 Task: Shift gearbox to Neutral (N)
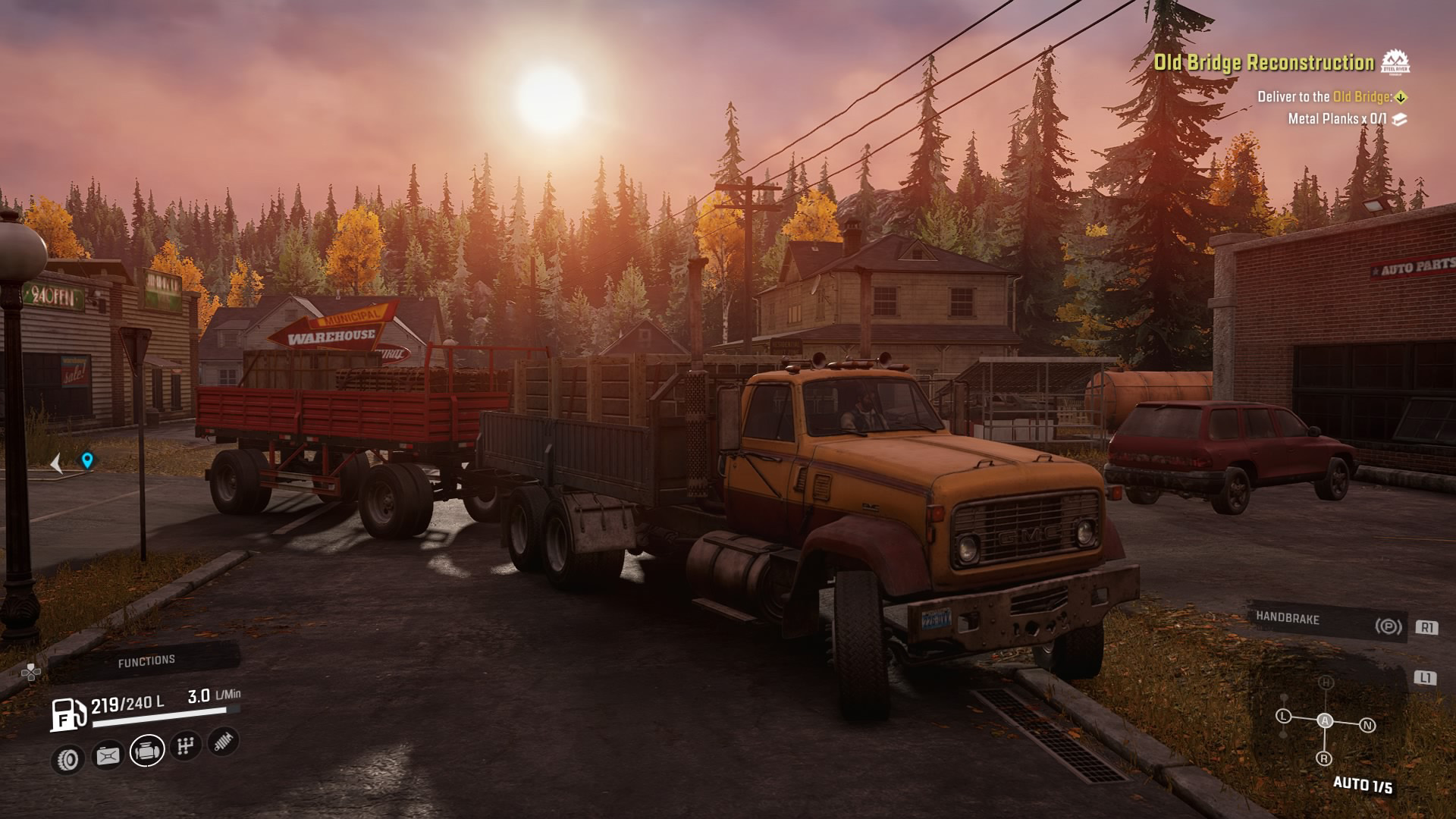1367,726
